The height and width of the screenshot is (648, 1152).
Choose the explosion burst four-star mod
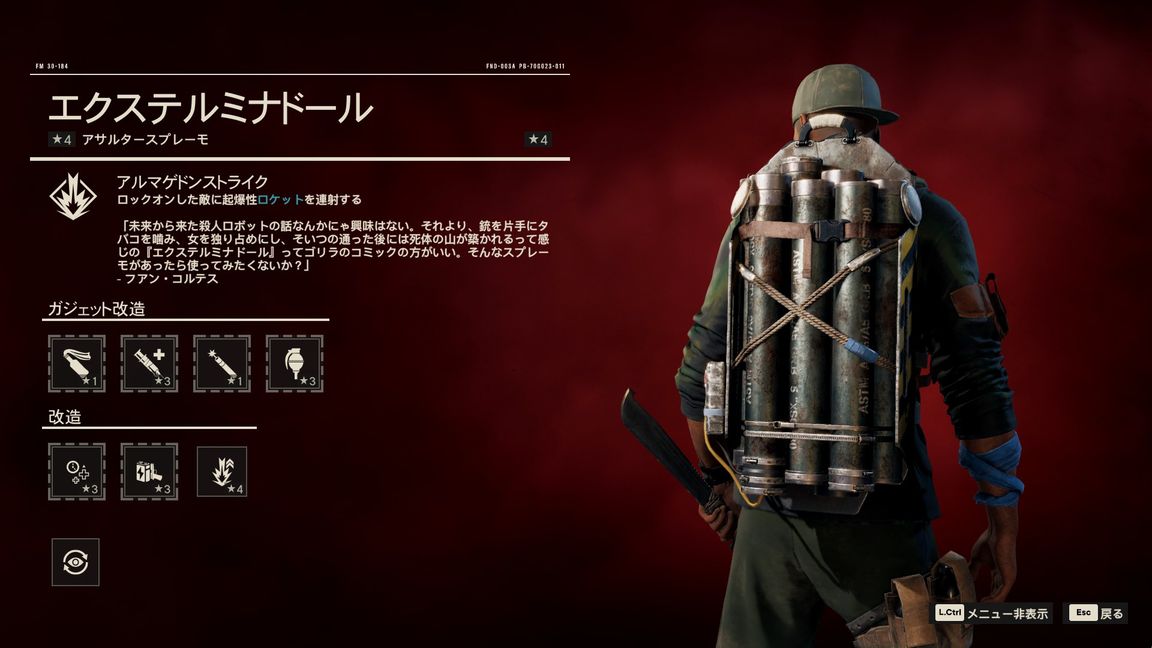[222, 471]
